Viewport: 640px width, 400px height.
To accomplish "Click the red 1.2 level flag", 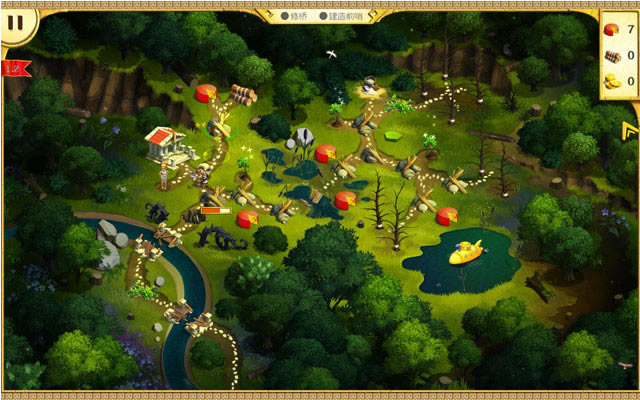I will pos(16,68).
